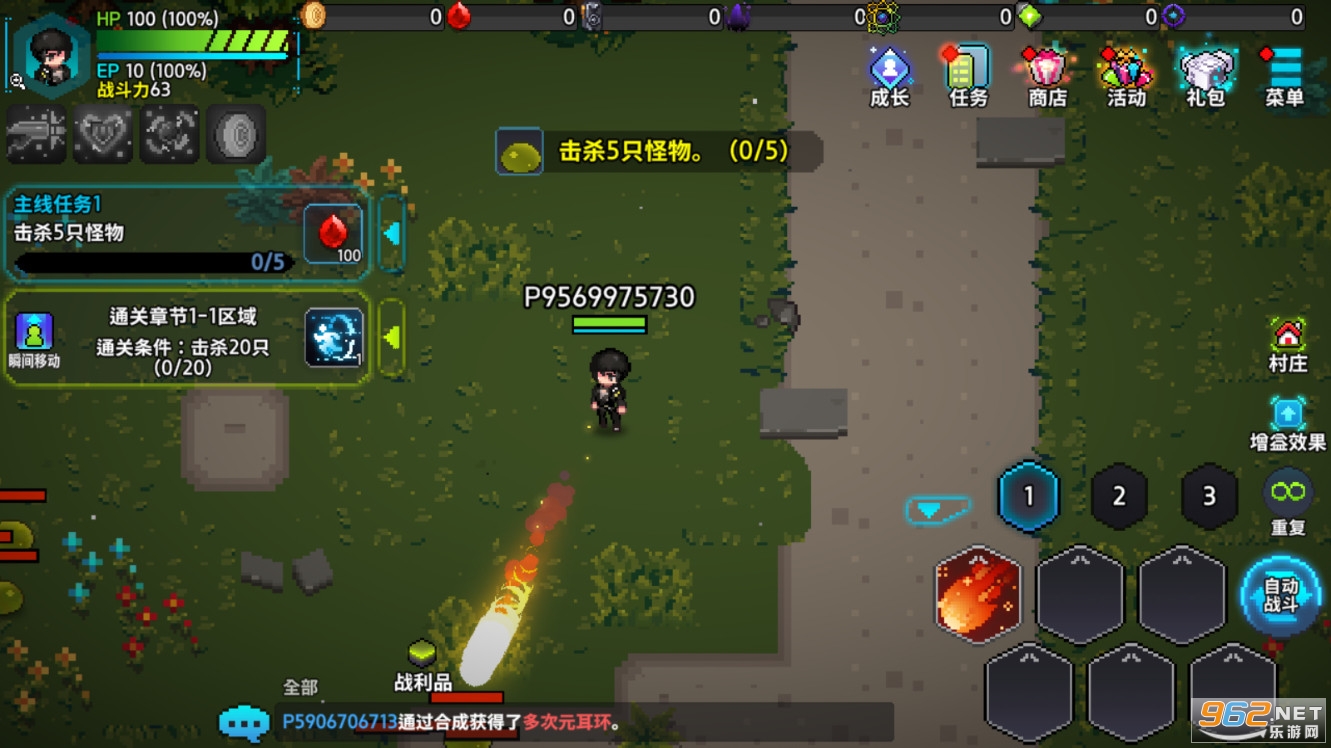Open the 菜单 game menu
The image size is (1331, 748).
coord(1283,70)
